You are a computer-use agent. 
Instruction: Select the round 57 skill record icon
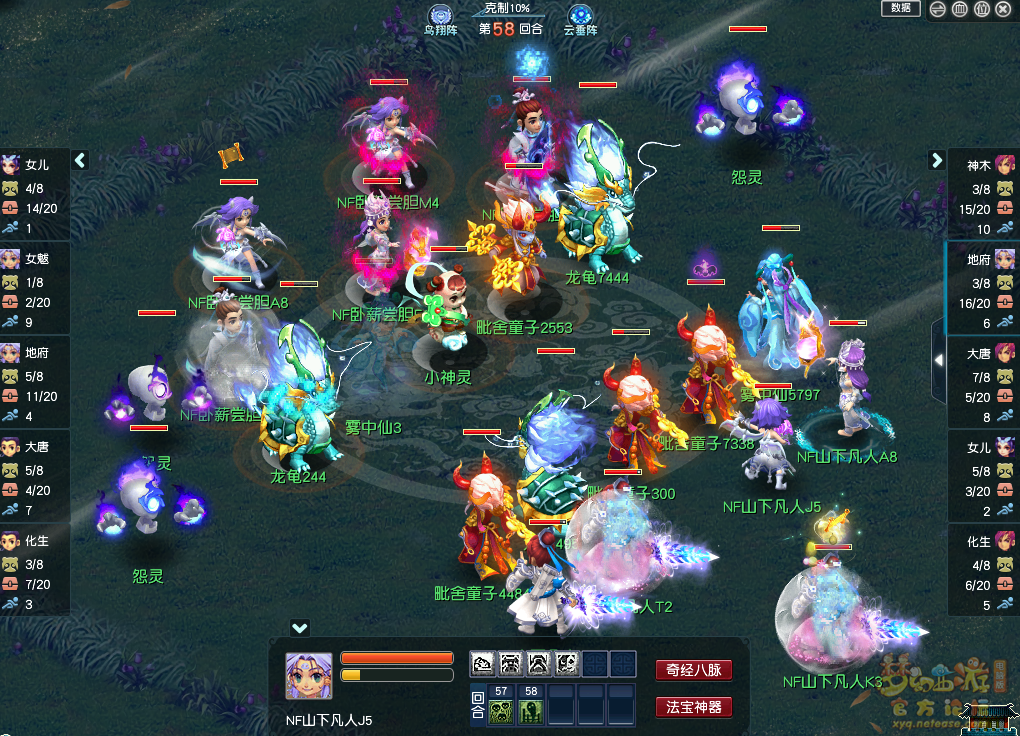click(x=501, y=711)
